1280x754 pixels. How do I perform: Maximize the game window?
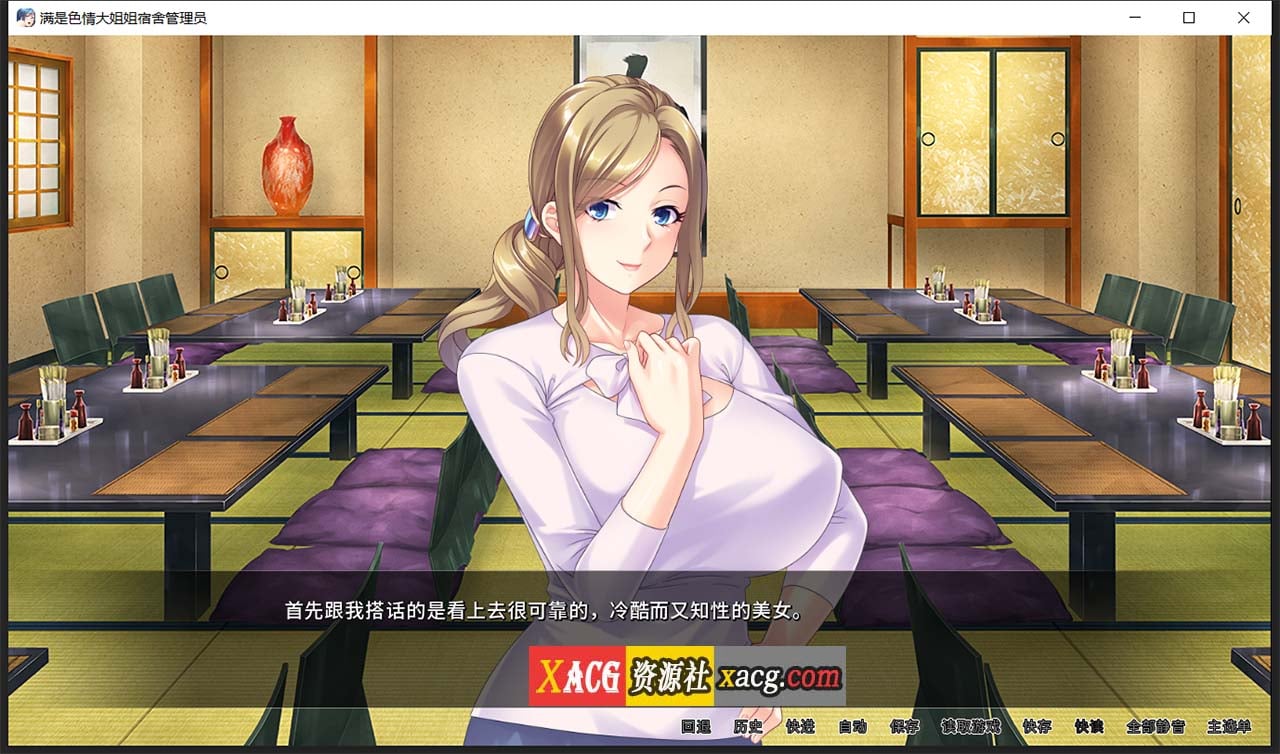(1188, 17)
